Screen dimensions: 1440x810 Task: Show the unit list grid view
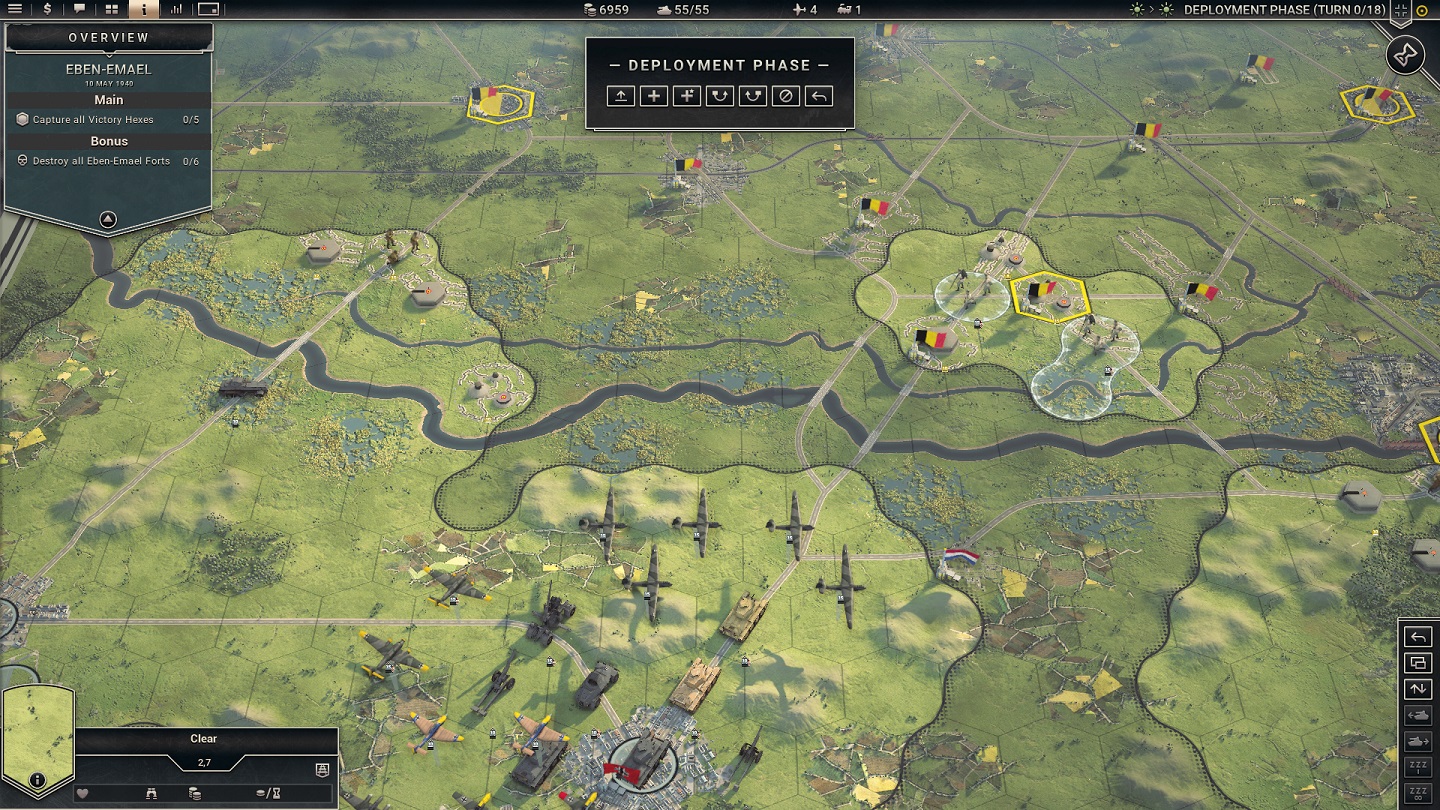pos(112,9)
